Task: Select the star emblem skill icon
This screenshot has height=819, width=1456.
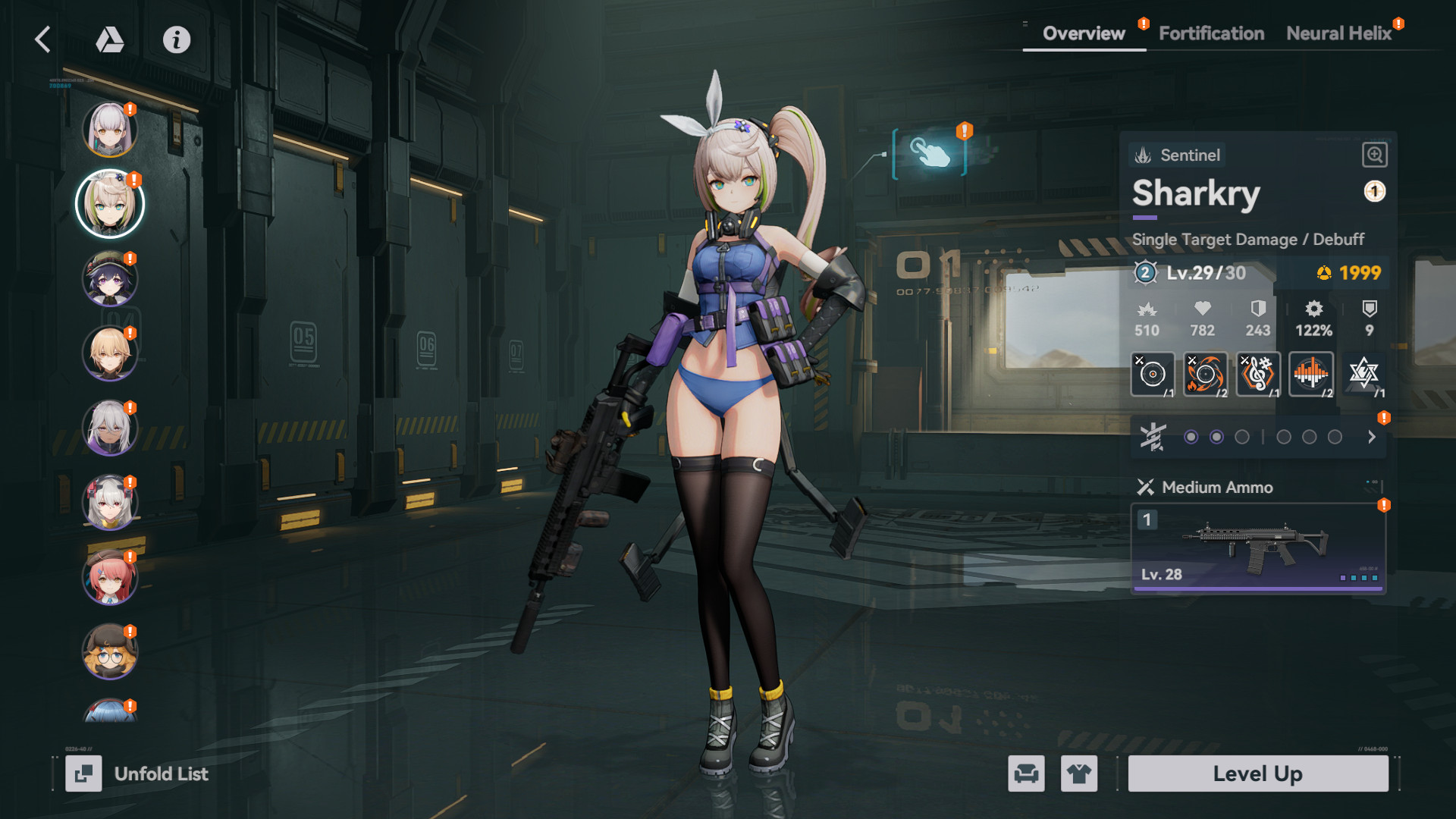Action: (x=1365, y=374)
